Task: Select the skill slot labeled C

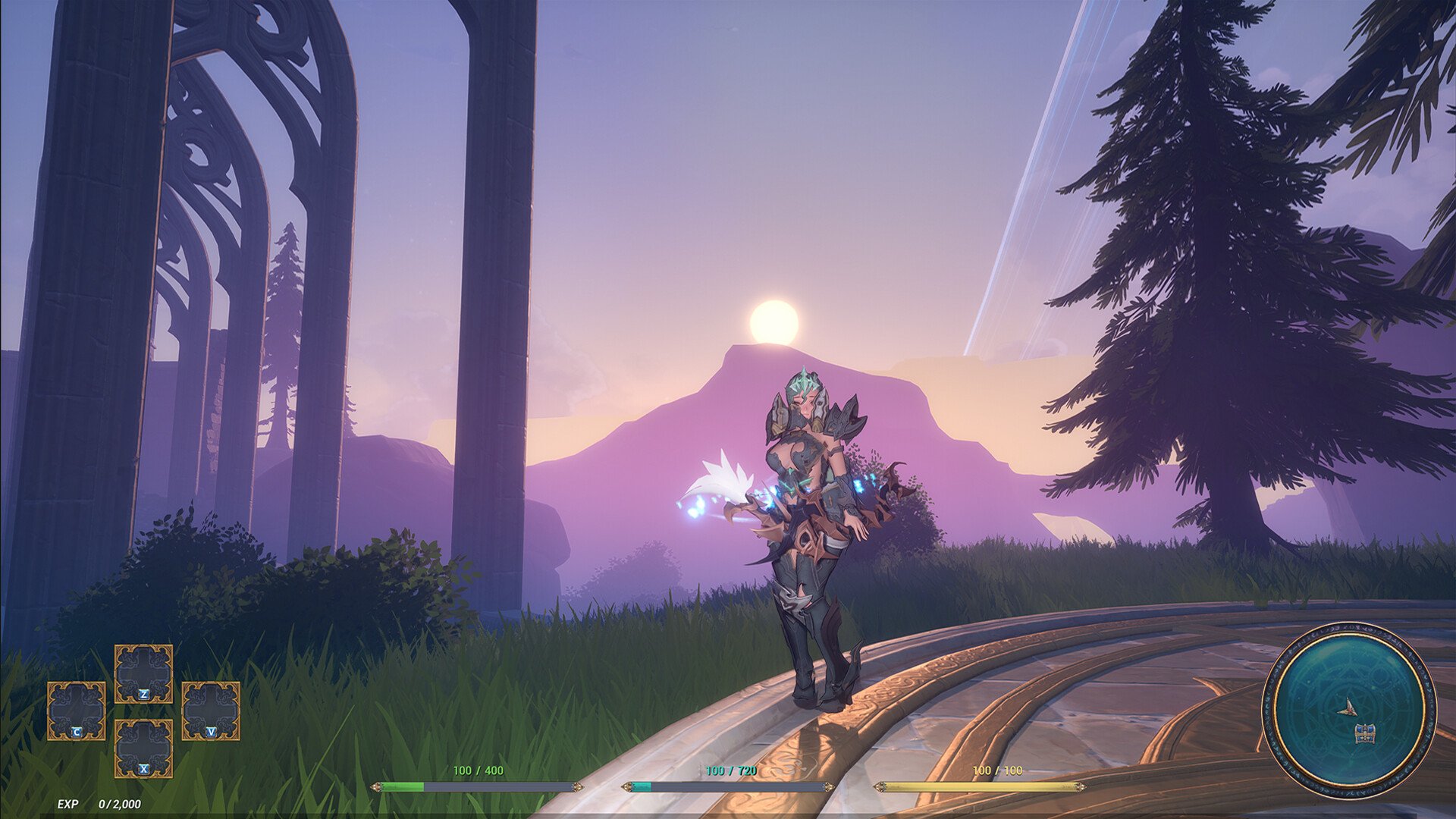Action: pyautogui.click(x=77, y=711)
